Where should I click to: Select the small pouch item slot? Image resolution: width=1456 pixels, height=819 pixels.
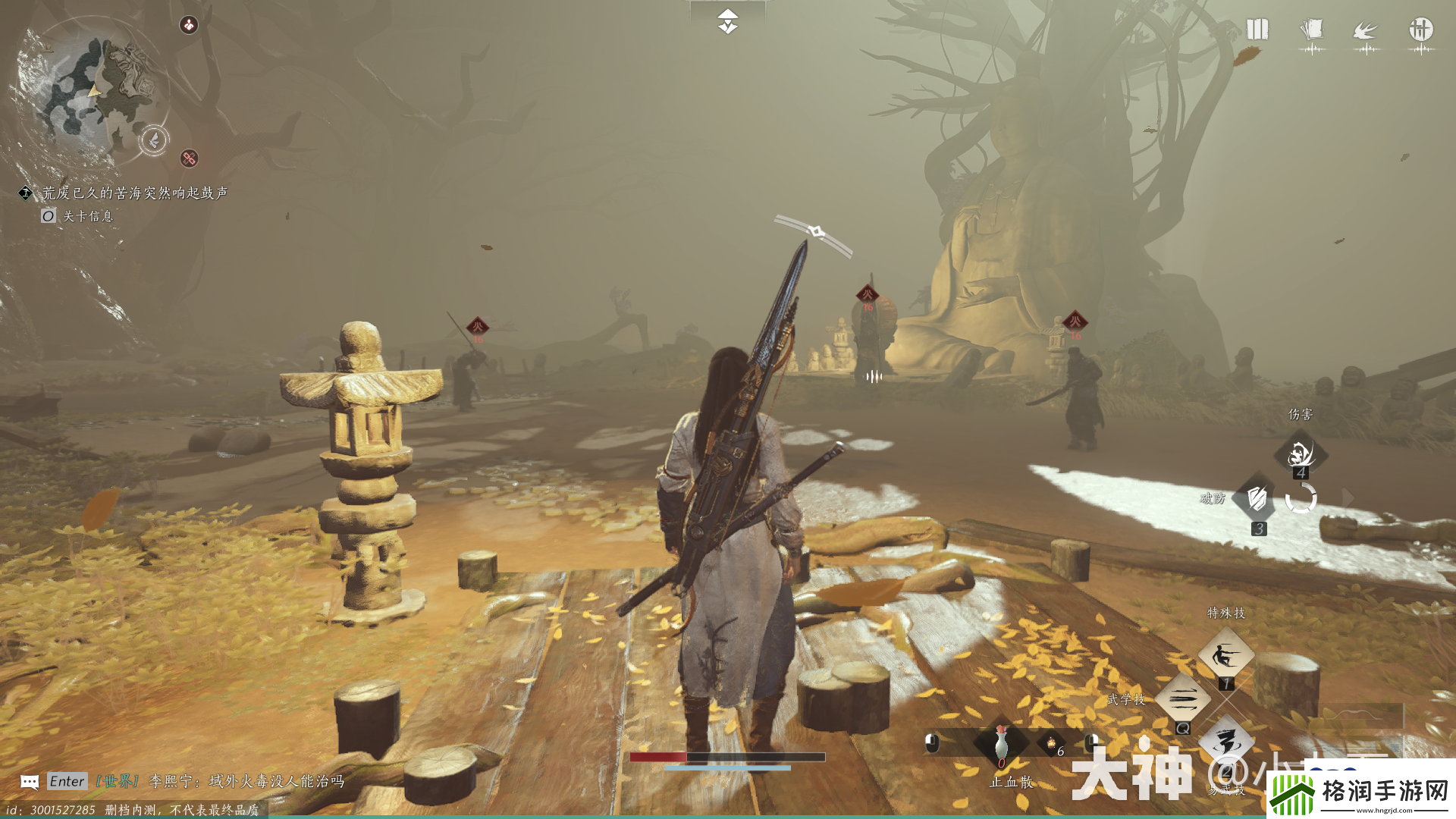(1052, 744)
